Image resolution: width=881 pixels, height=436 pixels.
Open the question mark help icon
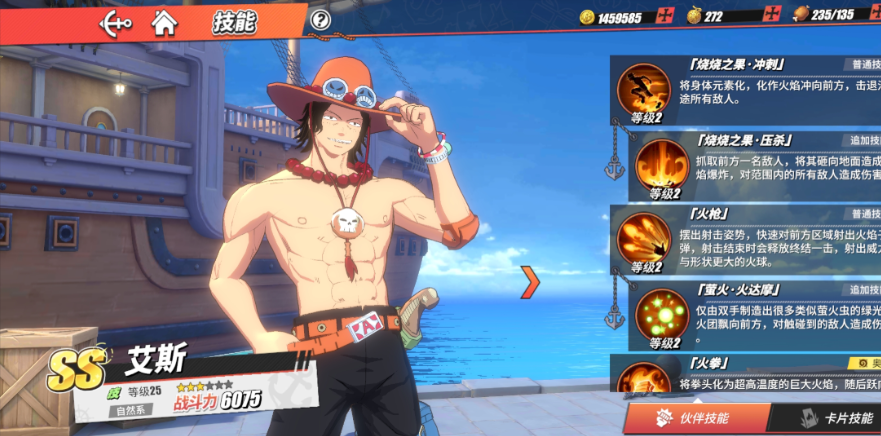(320, 19)
